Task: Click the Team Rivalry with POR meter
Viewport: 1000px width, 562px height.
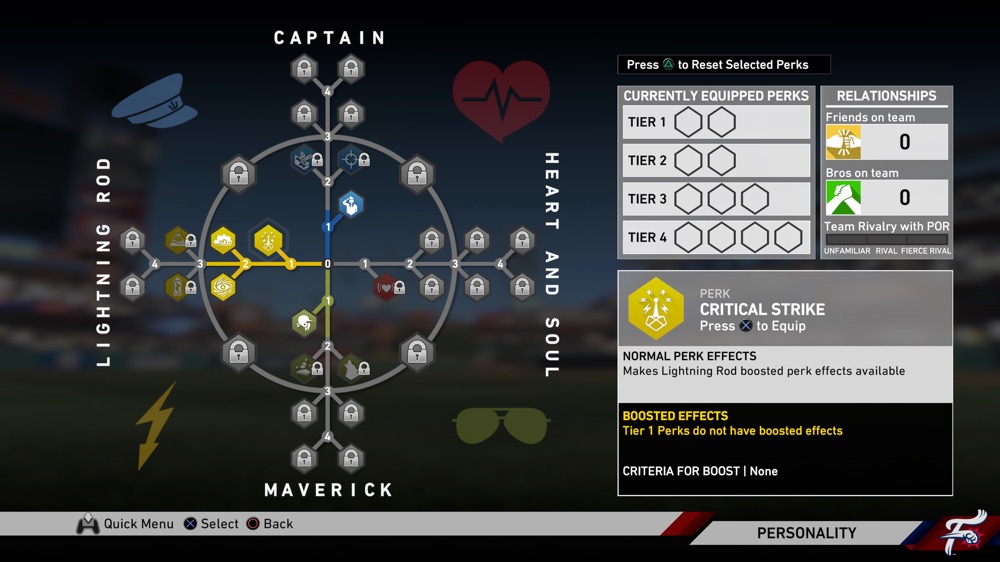Action: pyautogui.click(x=886, y=240)
